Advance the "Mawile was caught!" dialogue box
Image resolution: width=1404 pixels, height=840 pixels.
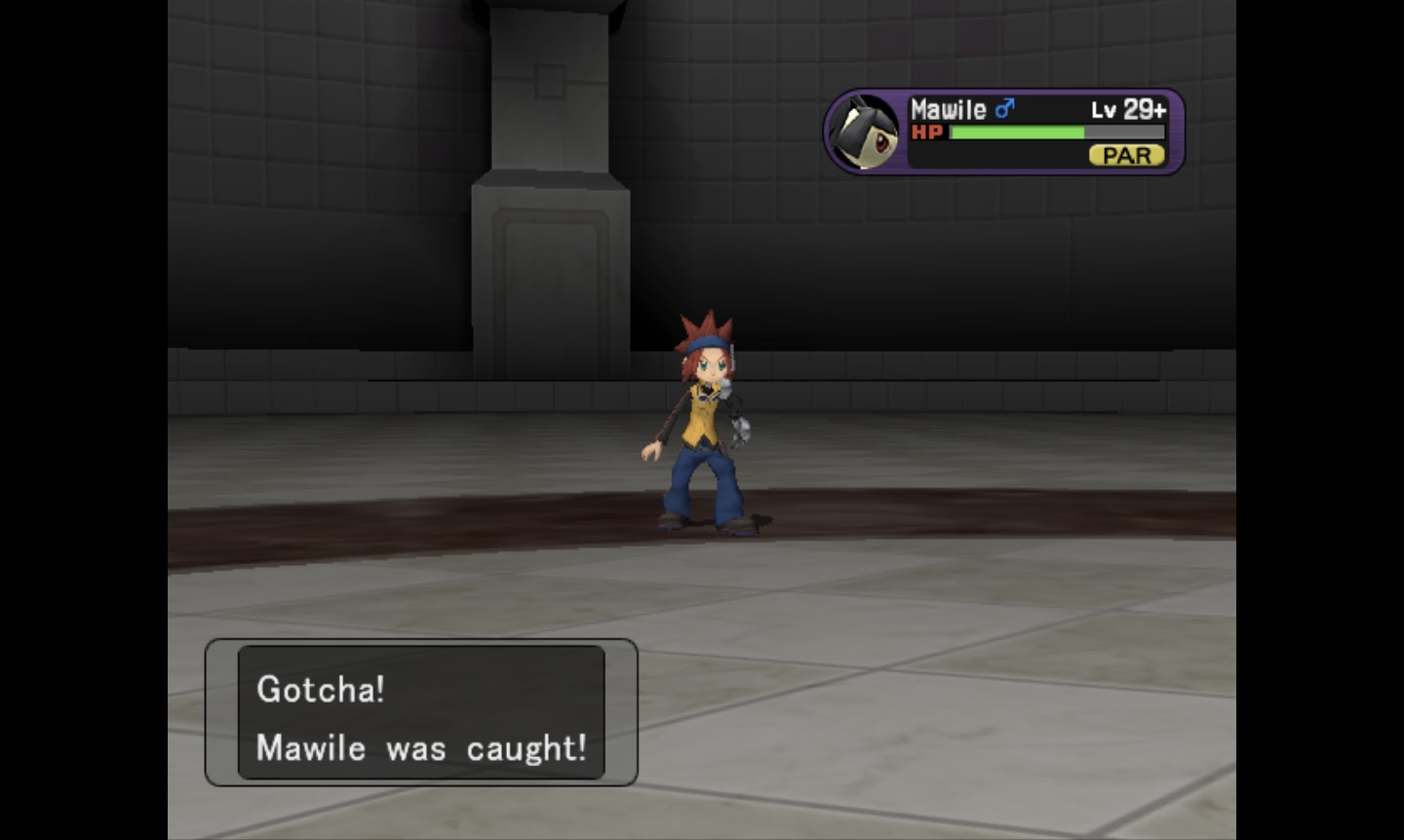[x=421, y=713]
